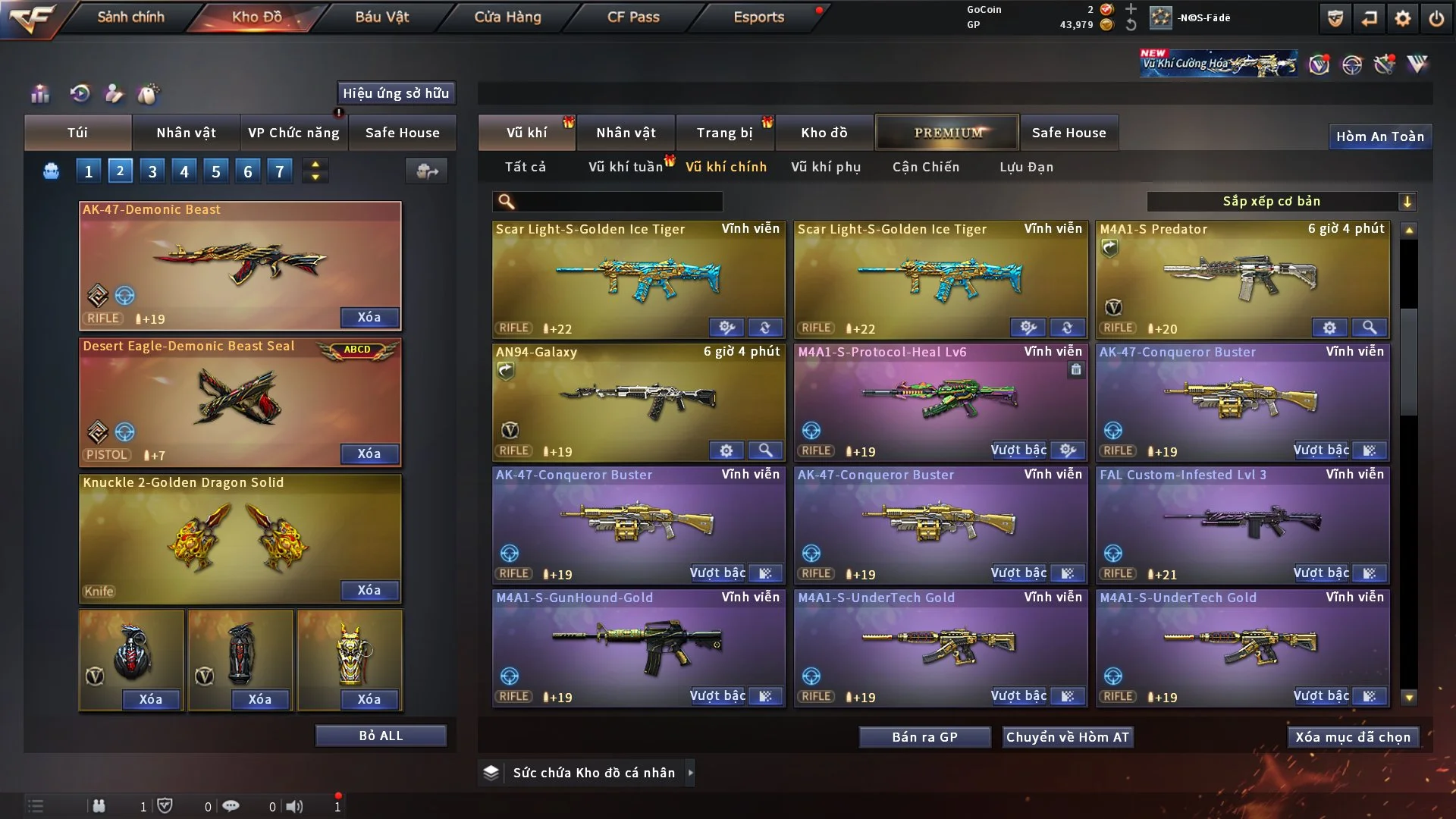
Task: Open the gear settings icon
Action: click(x=1403, y=18)
